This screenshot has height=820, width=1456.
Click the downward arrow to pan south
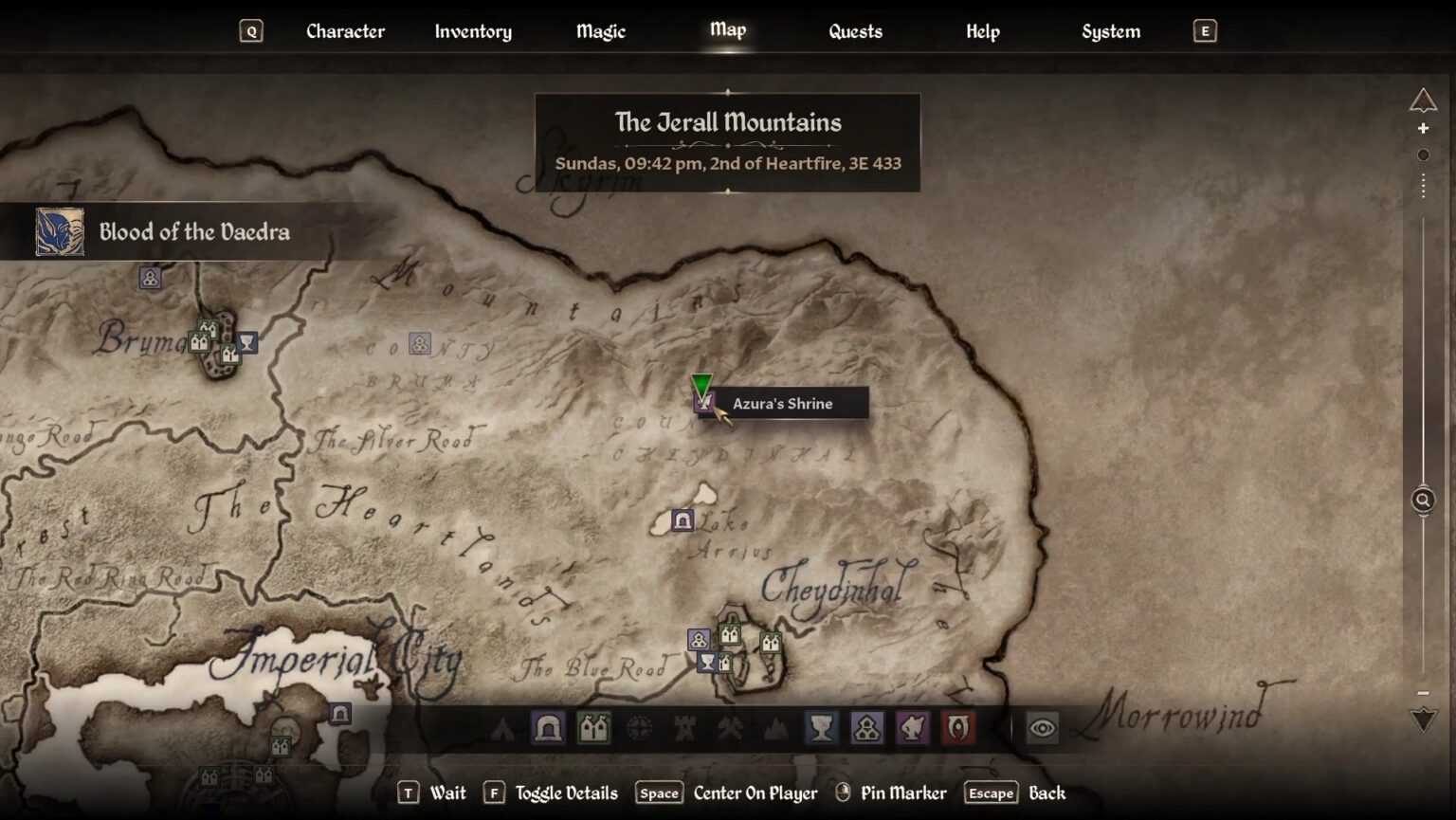1423,718
